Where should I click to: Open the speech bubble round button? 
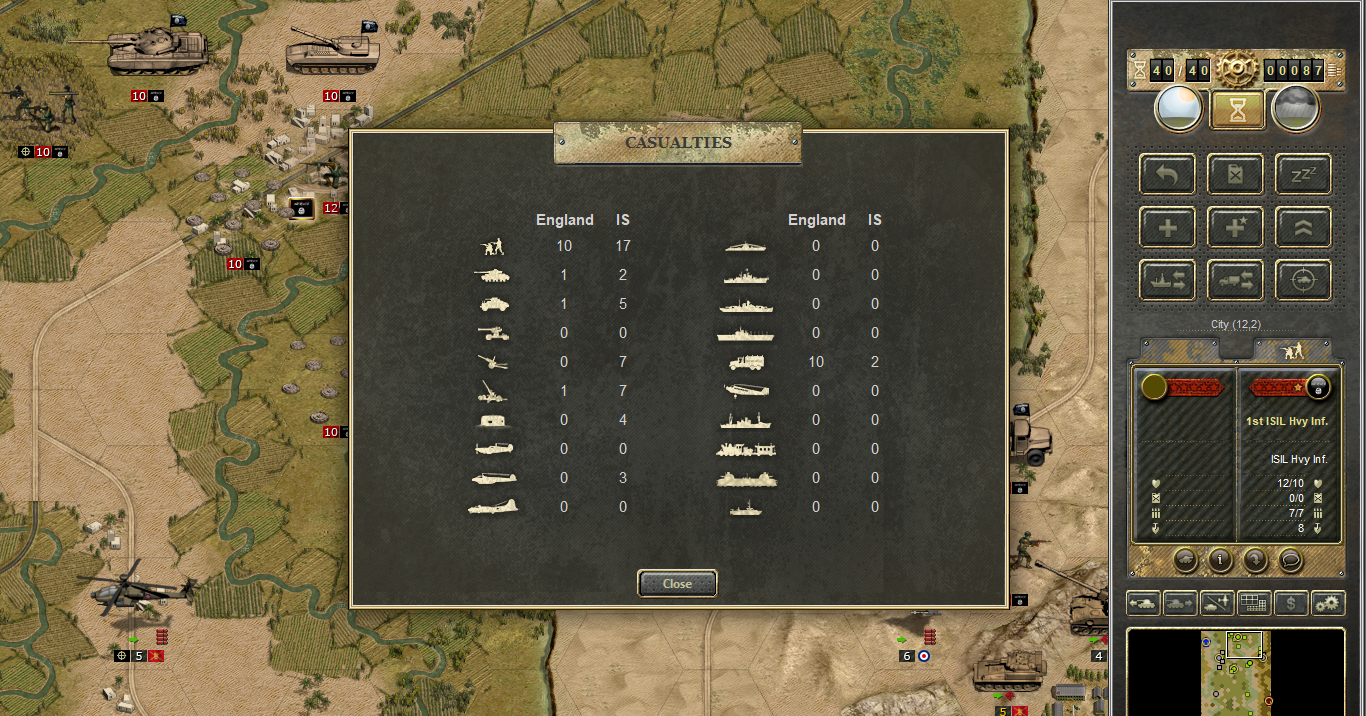point(1290,560)
